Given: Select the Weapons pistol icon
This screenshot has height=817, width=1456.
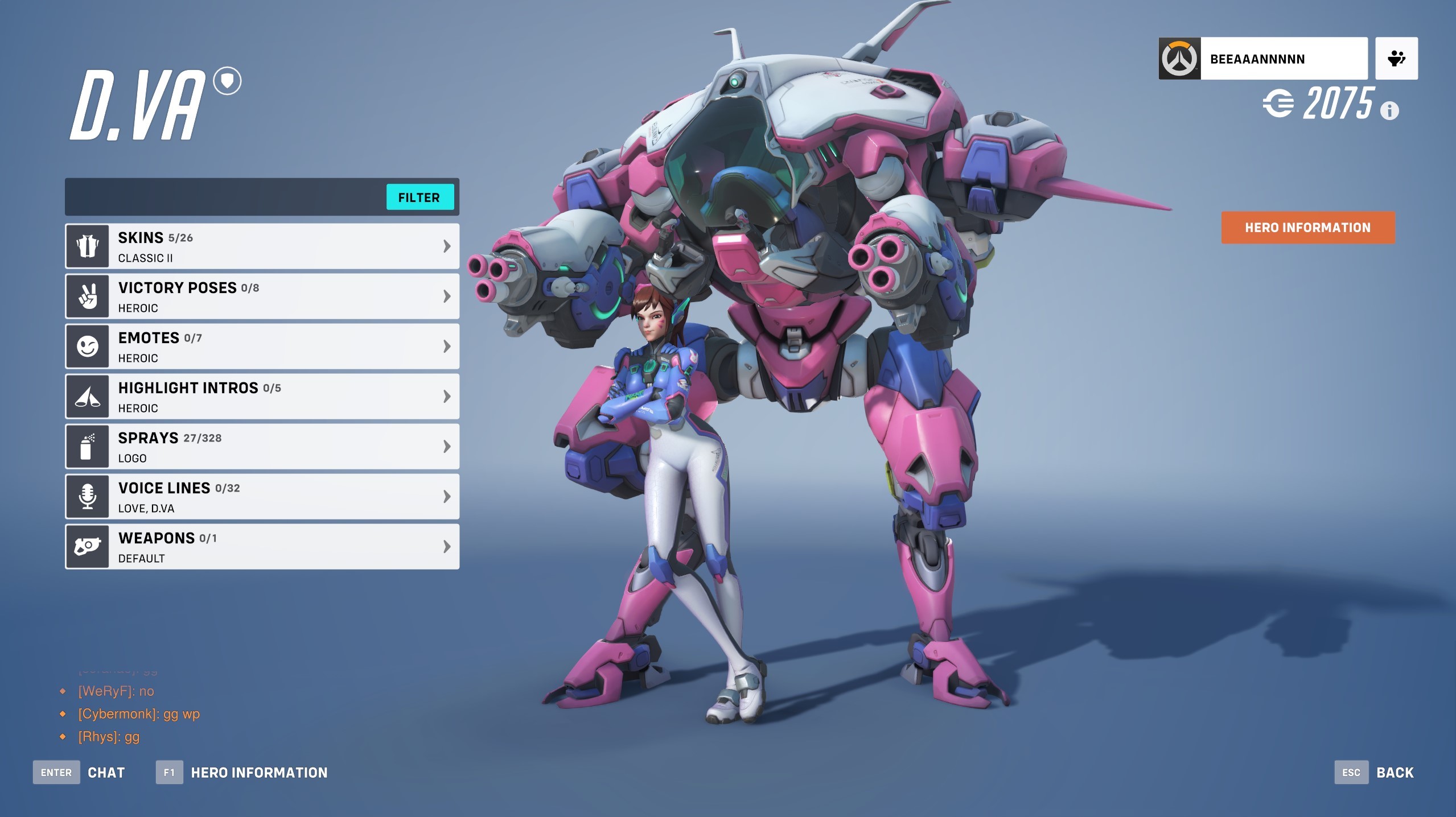Looking at the screenshot, I should click(87, 546).
